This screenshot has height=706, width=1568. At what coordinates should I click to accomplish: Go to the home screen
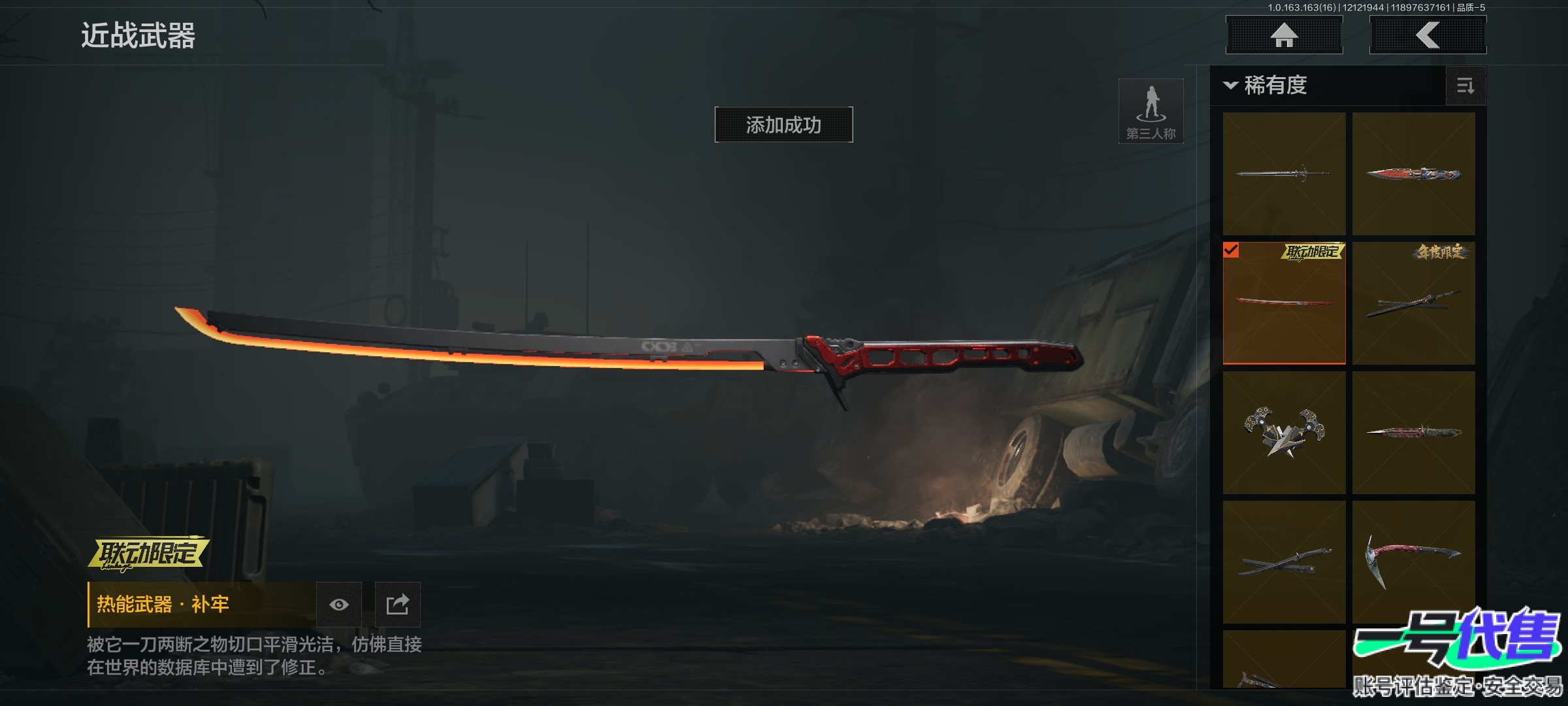[x=1284, y=35]
